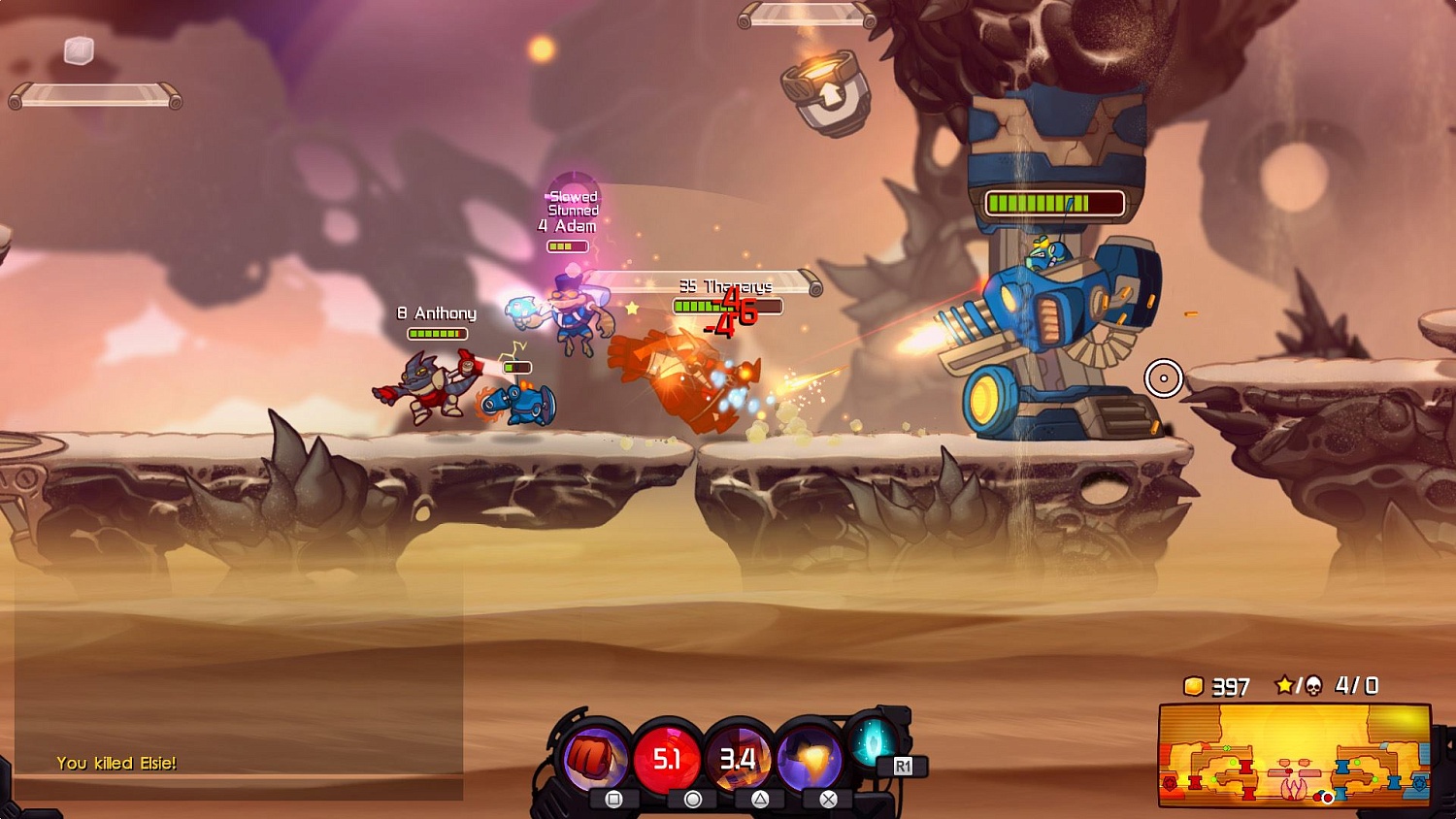Click the Square button prompt under the abilities
Image resolution: width=1456 pixels, height=819 pixels.
pyautogui.click(x=614, y=799)
